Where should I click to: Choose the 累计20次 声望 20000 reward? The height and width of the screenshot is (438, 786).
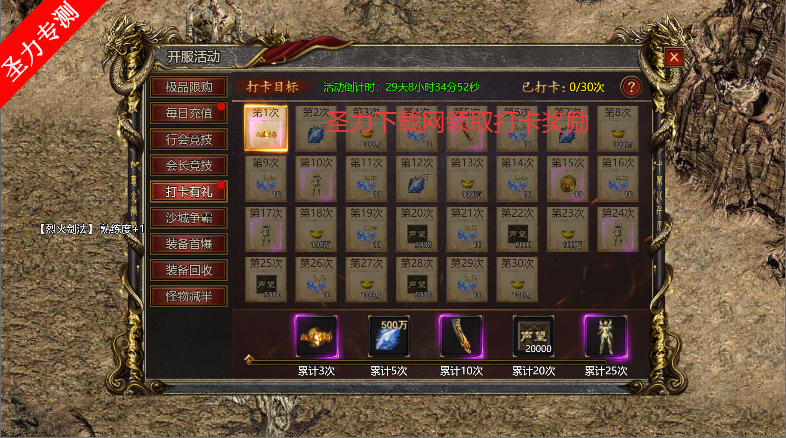pos(533,337)
